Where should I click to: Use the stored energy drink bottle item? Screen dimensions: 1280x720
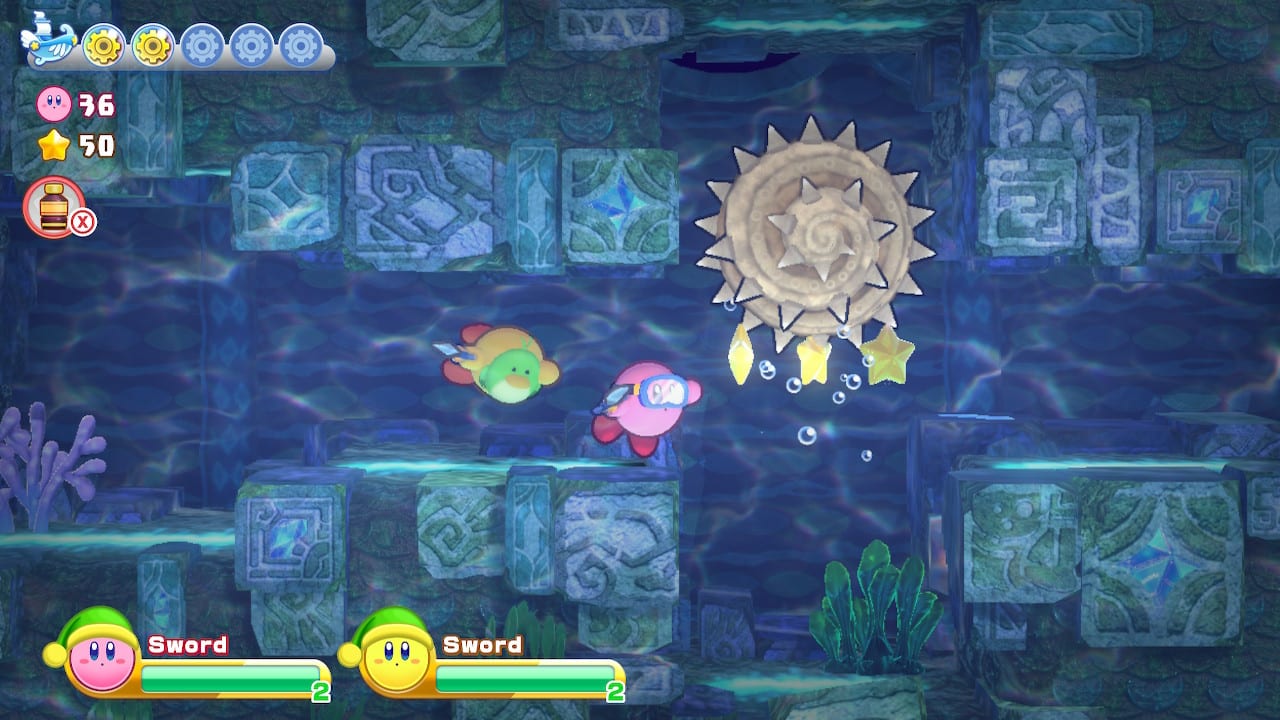pos(52,208)
